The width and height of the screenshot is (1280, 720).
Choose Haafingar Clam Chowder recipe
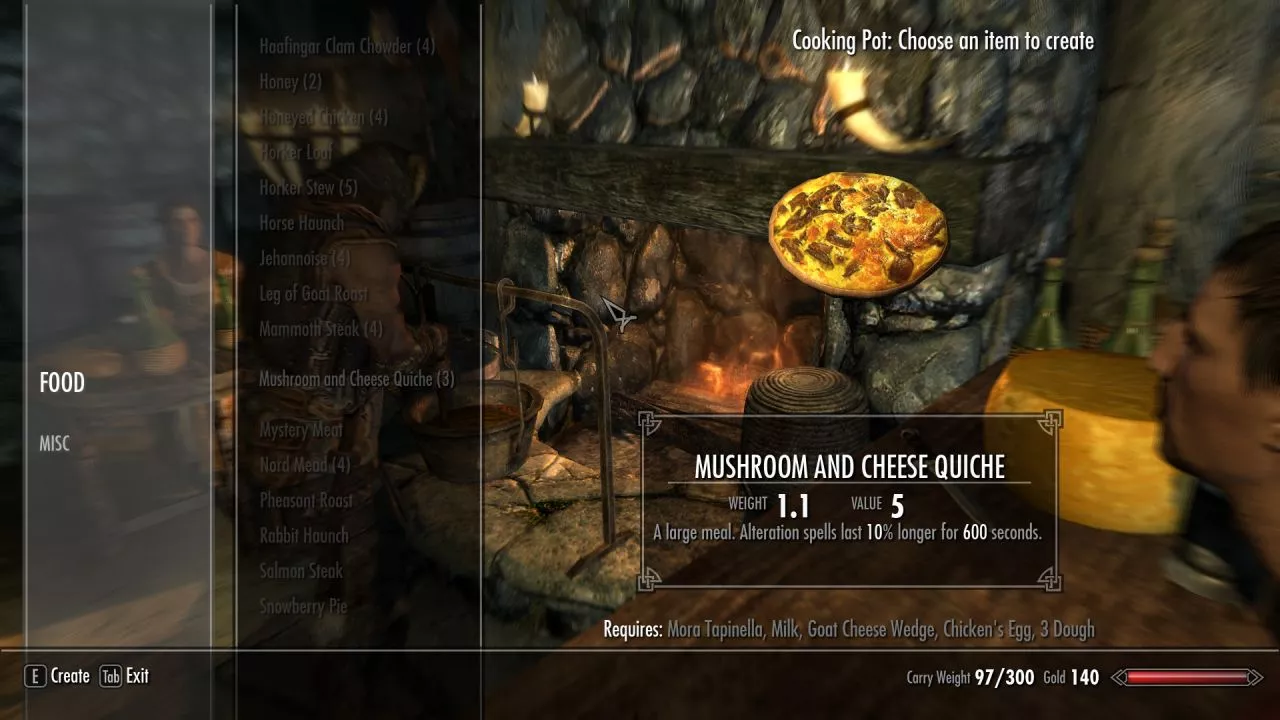point(347,46)
